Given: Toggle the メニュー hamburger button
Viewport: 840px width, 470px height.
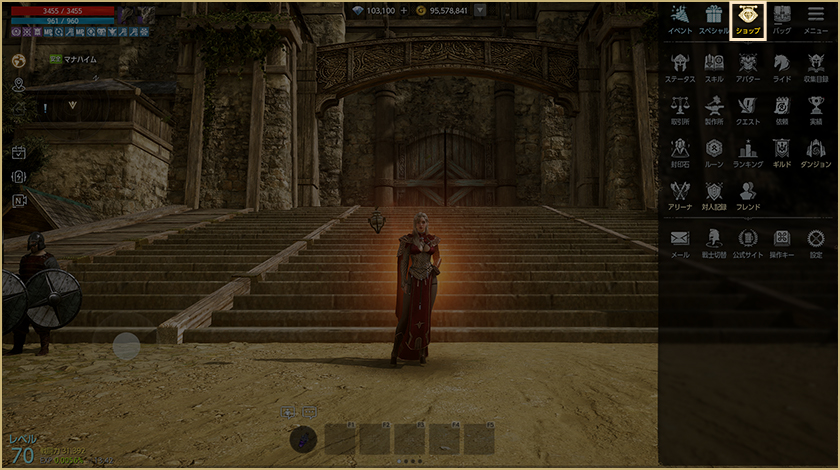Looking at the screenshot, I should click(x=816, y=19).
